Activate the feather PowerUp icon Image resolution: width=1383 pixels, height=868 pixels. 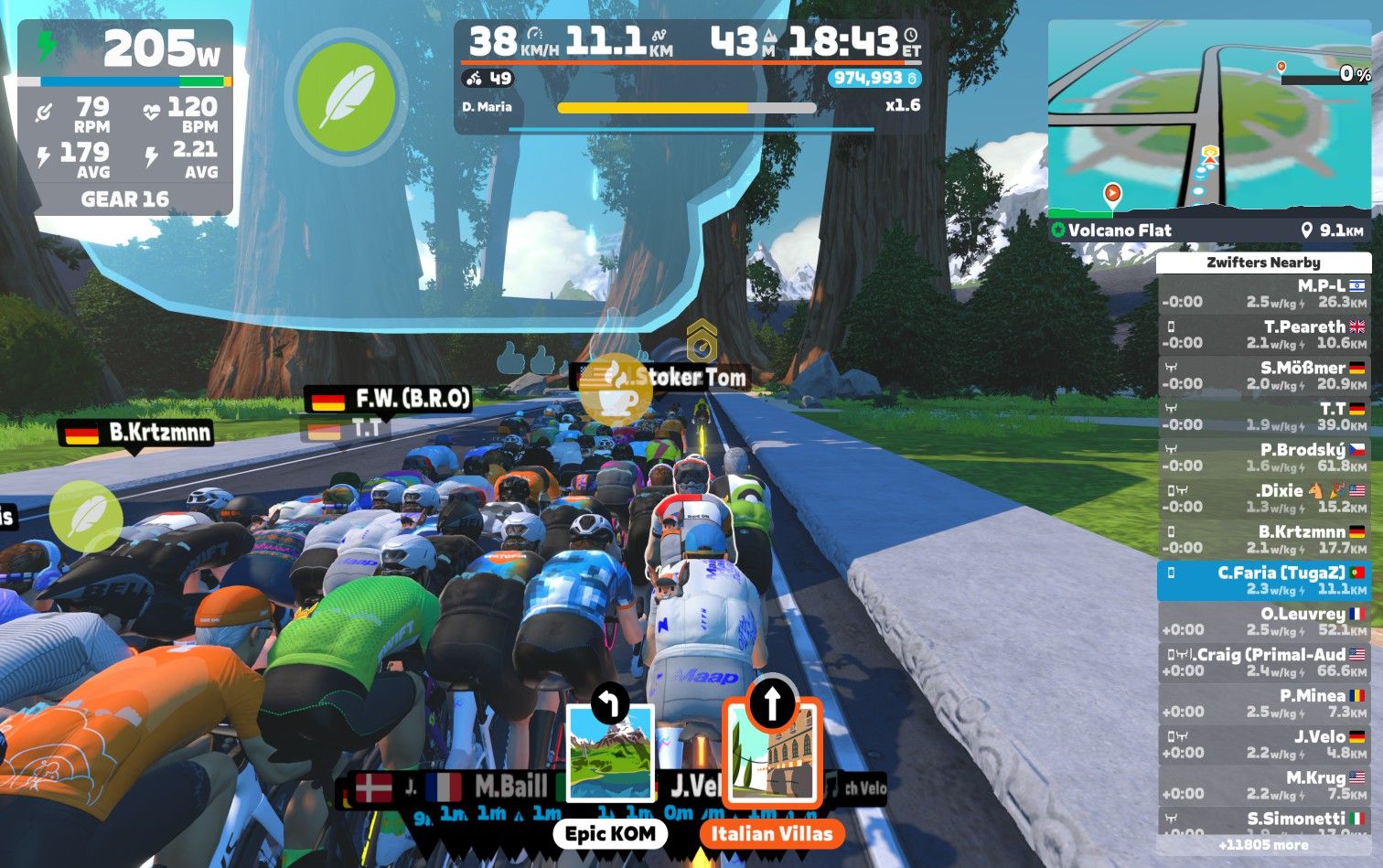click(x=346, y=95)
